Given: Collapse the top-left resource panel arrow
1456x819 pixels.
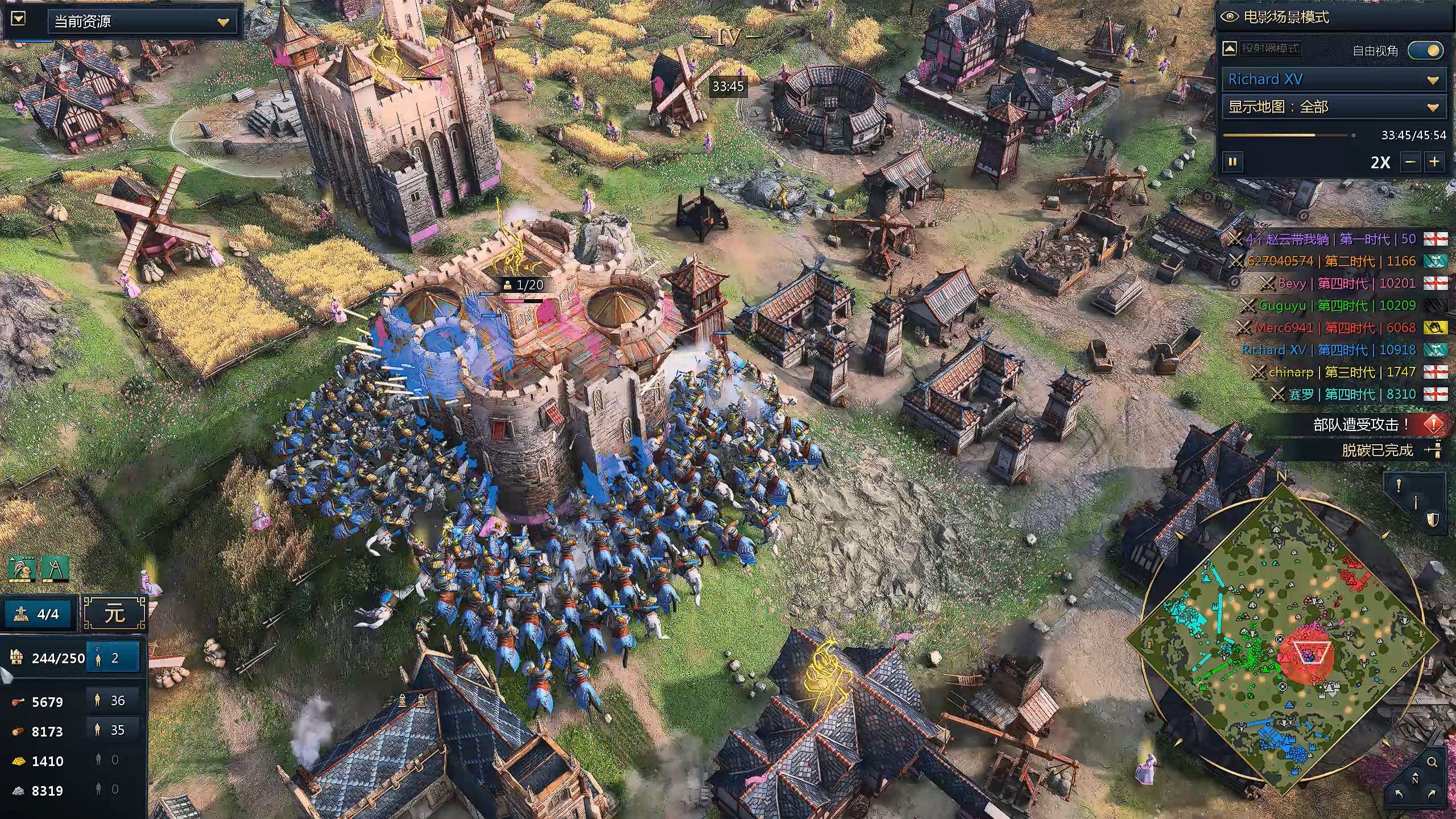Looking at the screenshot, I should point(18,19).
